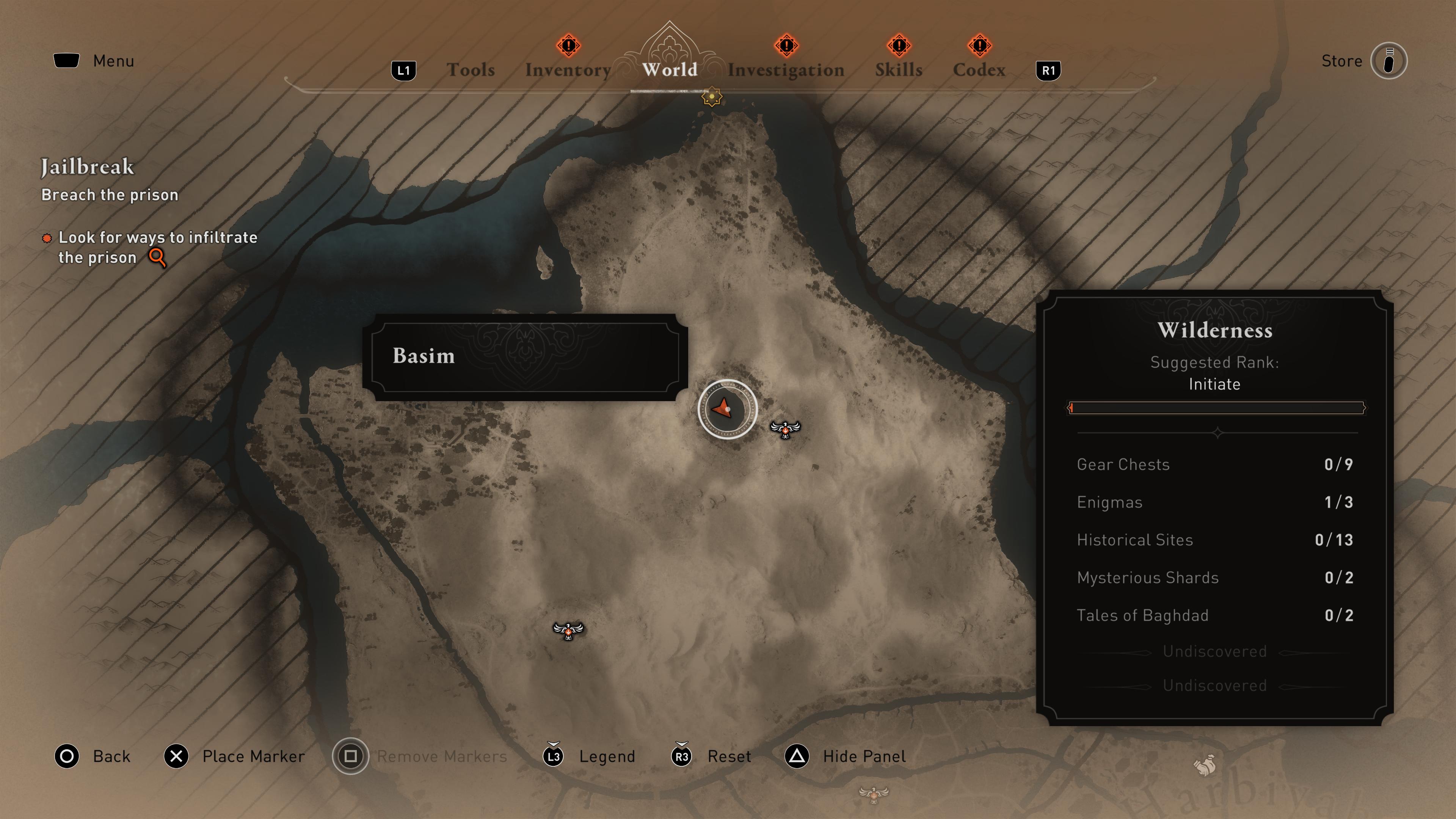Switch to the Investigation tab
Viewport: 1456px width, 819px height.
pos(786,70)
